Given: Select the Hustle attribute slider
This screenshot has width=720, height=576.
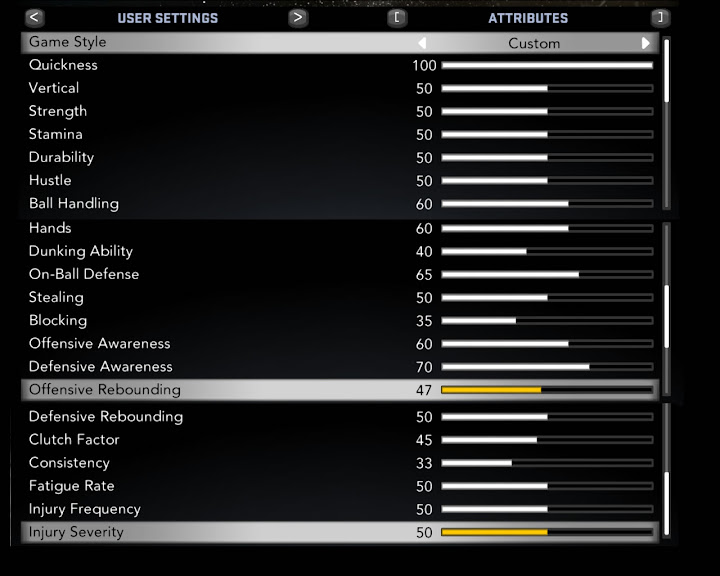Looking at the screenshot, I should (547, 181).
